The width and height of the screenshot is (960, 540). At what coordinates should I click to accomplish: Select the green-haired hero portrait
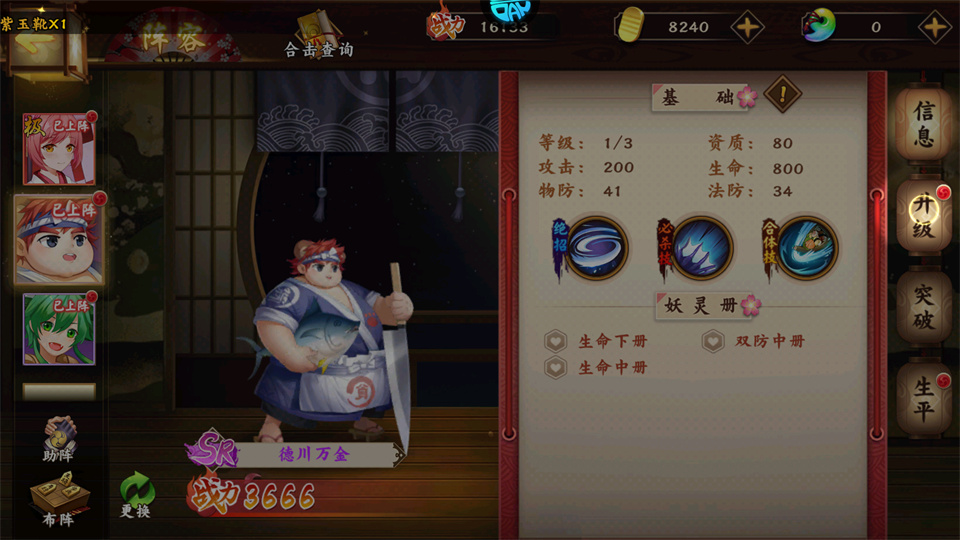click(x=59, y=329)
